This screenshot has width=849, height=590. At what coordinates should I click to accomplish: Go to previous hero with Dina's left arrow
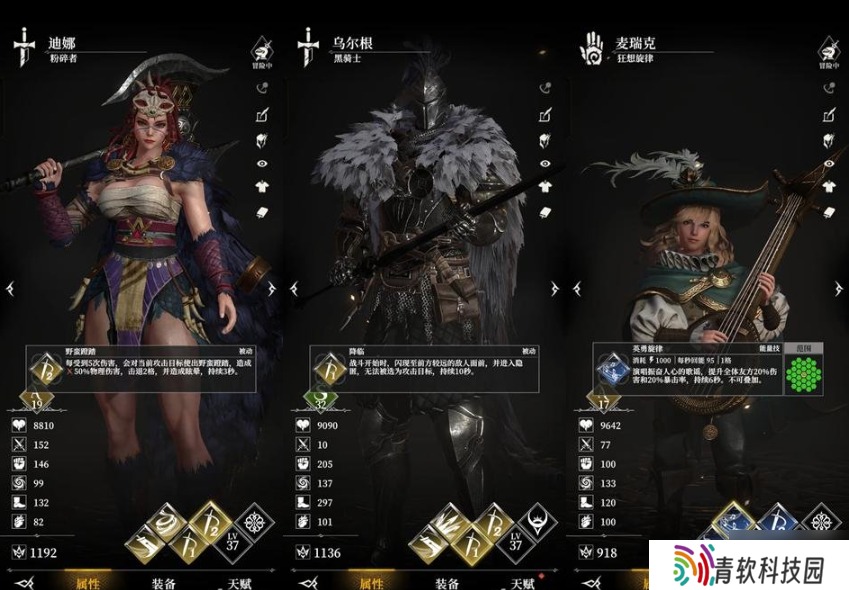(x=9, y=289)
